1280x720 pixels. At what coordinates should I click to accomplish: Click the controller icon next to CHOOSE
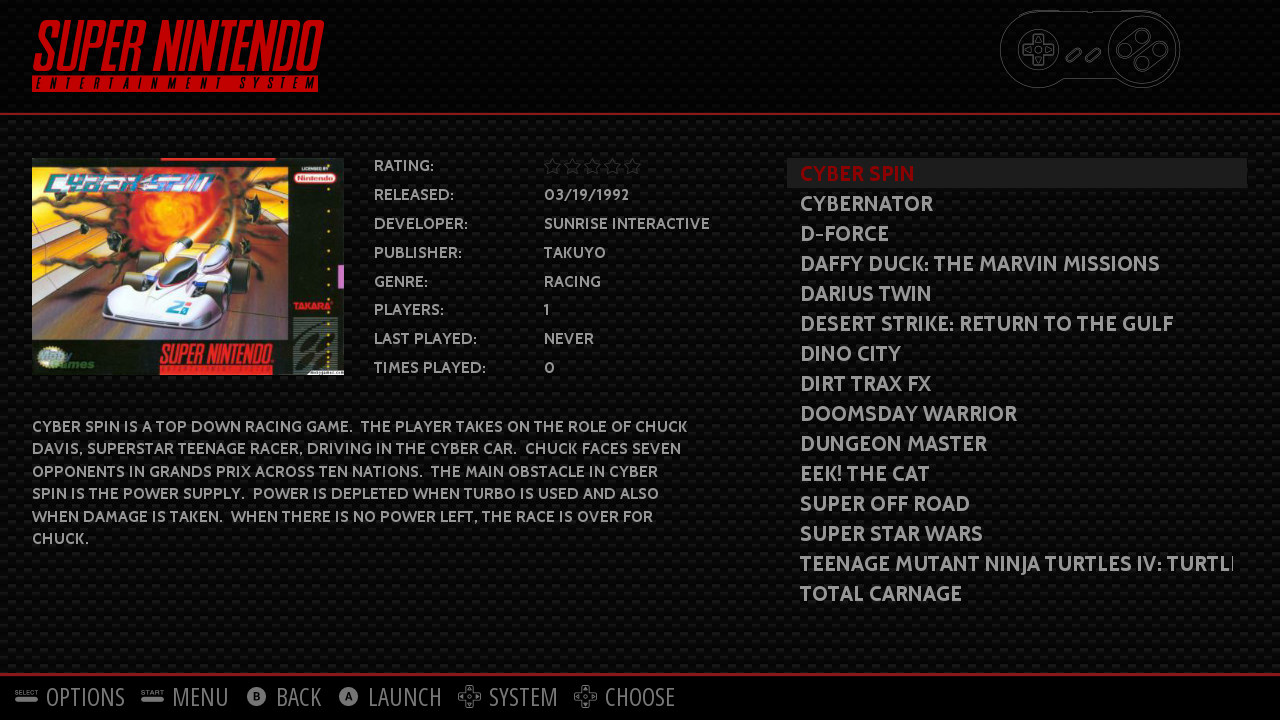coord(587,696)
